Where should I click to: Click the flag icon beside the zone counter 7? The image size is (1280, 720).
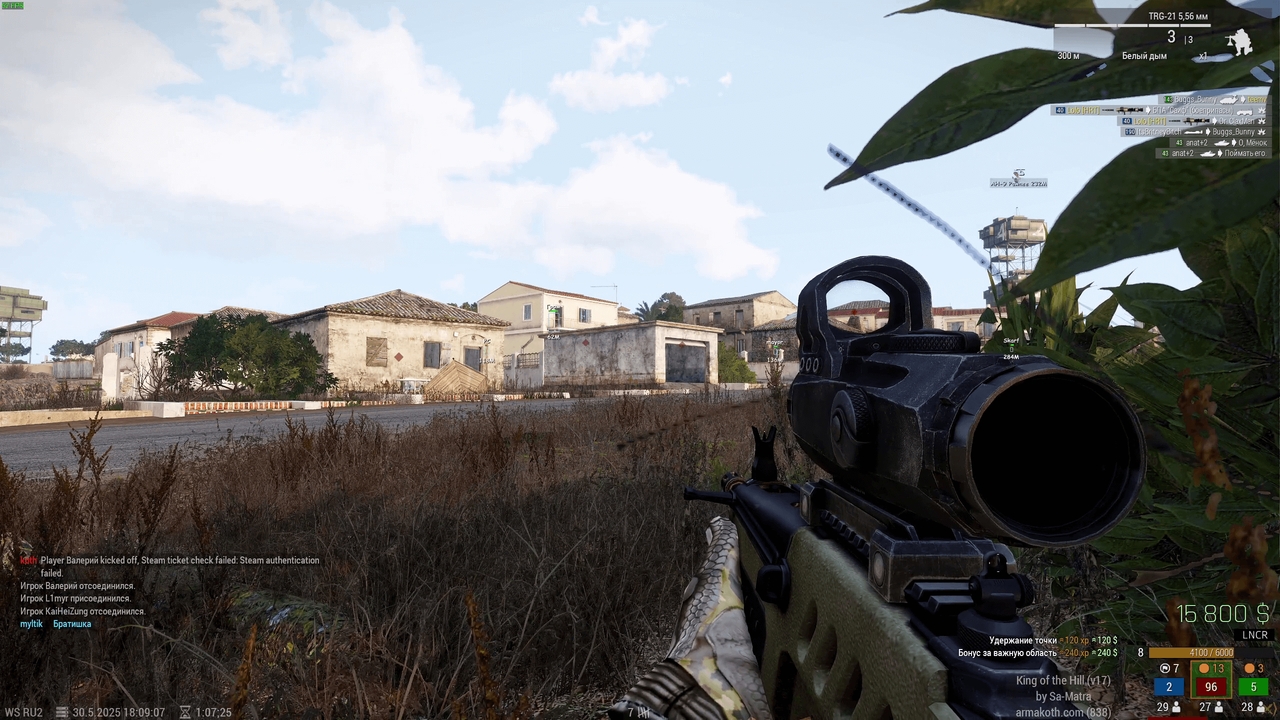1165,668
